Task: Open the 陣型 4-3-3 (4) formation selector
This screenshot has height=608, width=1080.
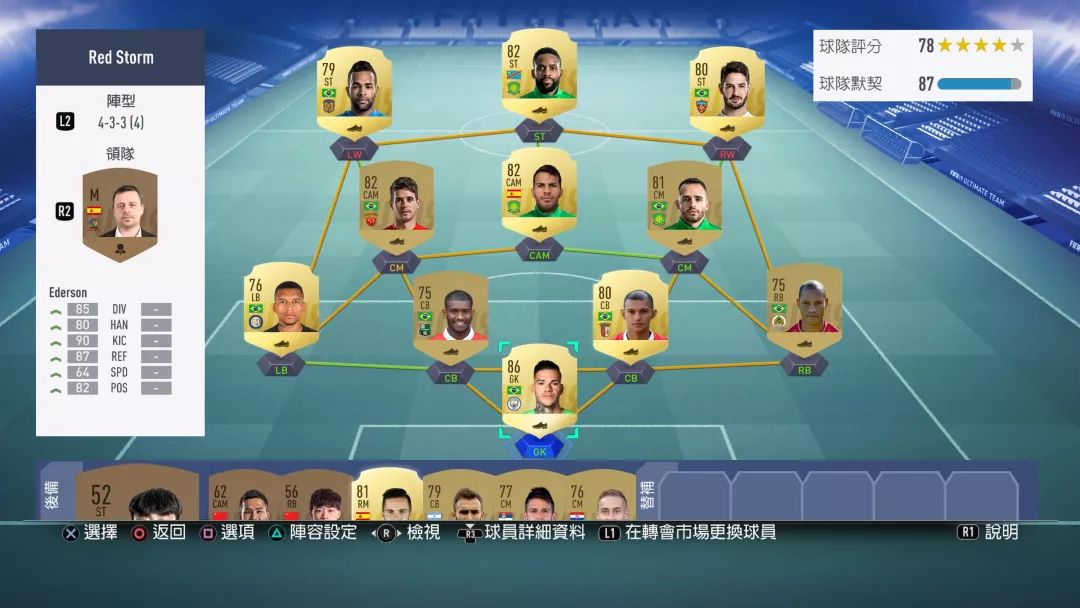Action: click(x=120, y=112)
